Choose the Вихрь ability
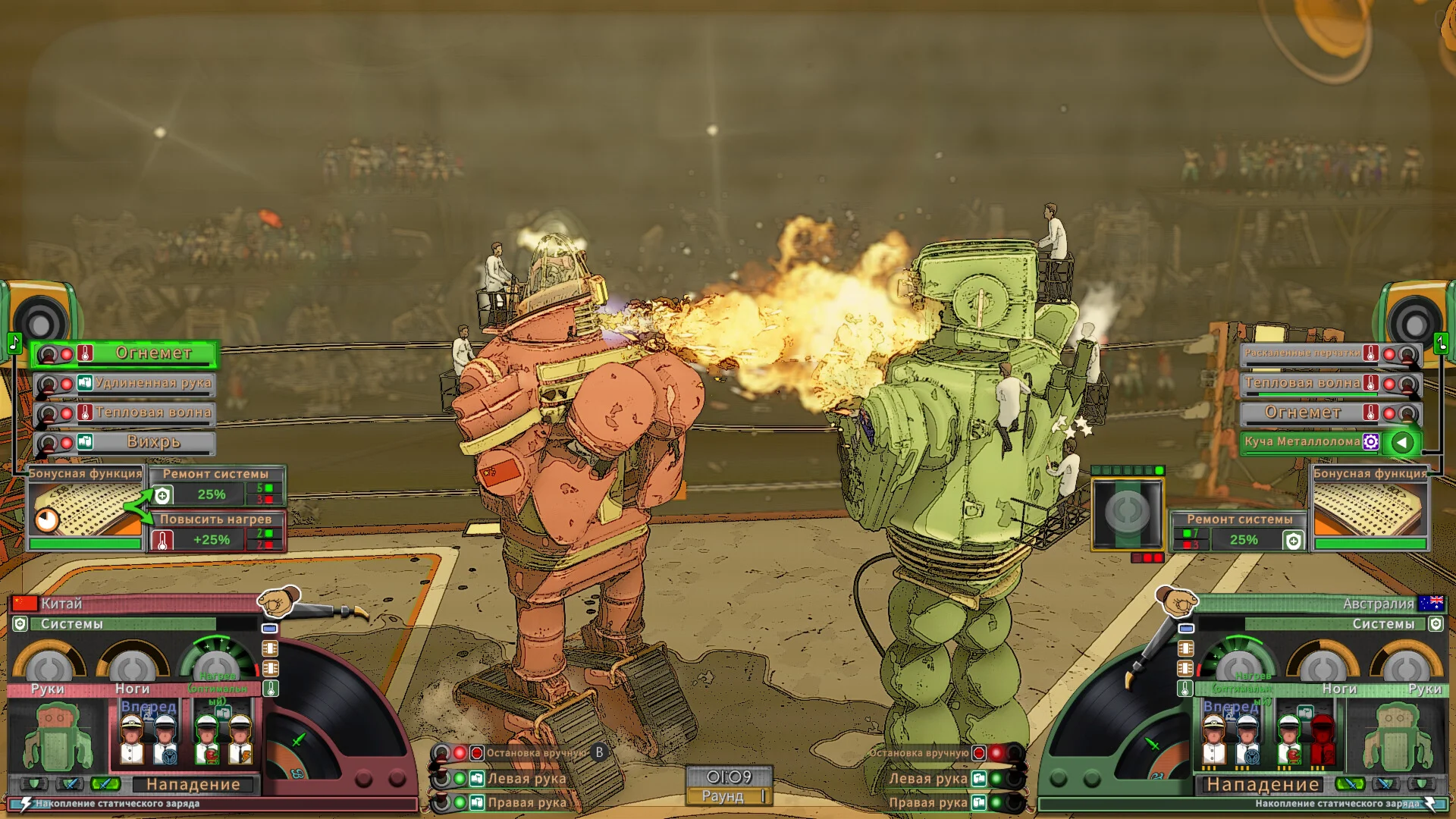Image resolution: width=1456 pixels, height=819 pixels. point(153,442)
